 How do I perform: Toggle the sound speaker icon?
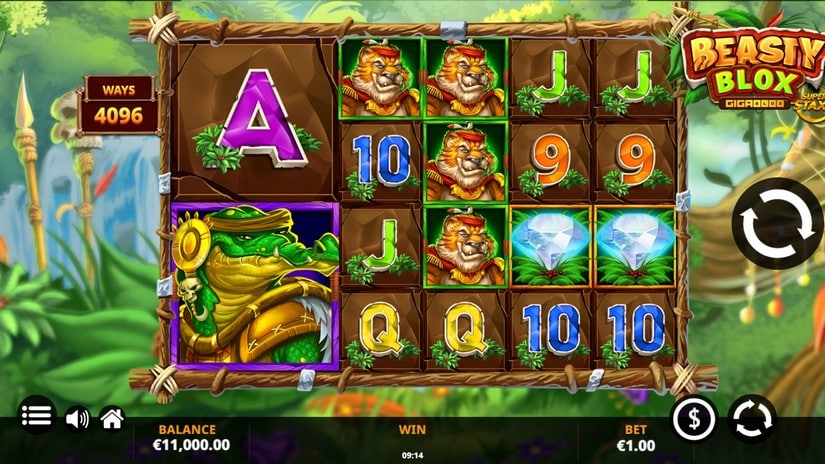click(77, 418)
